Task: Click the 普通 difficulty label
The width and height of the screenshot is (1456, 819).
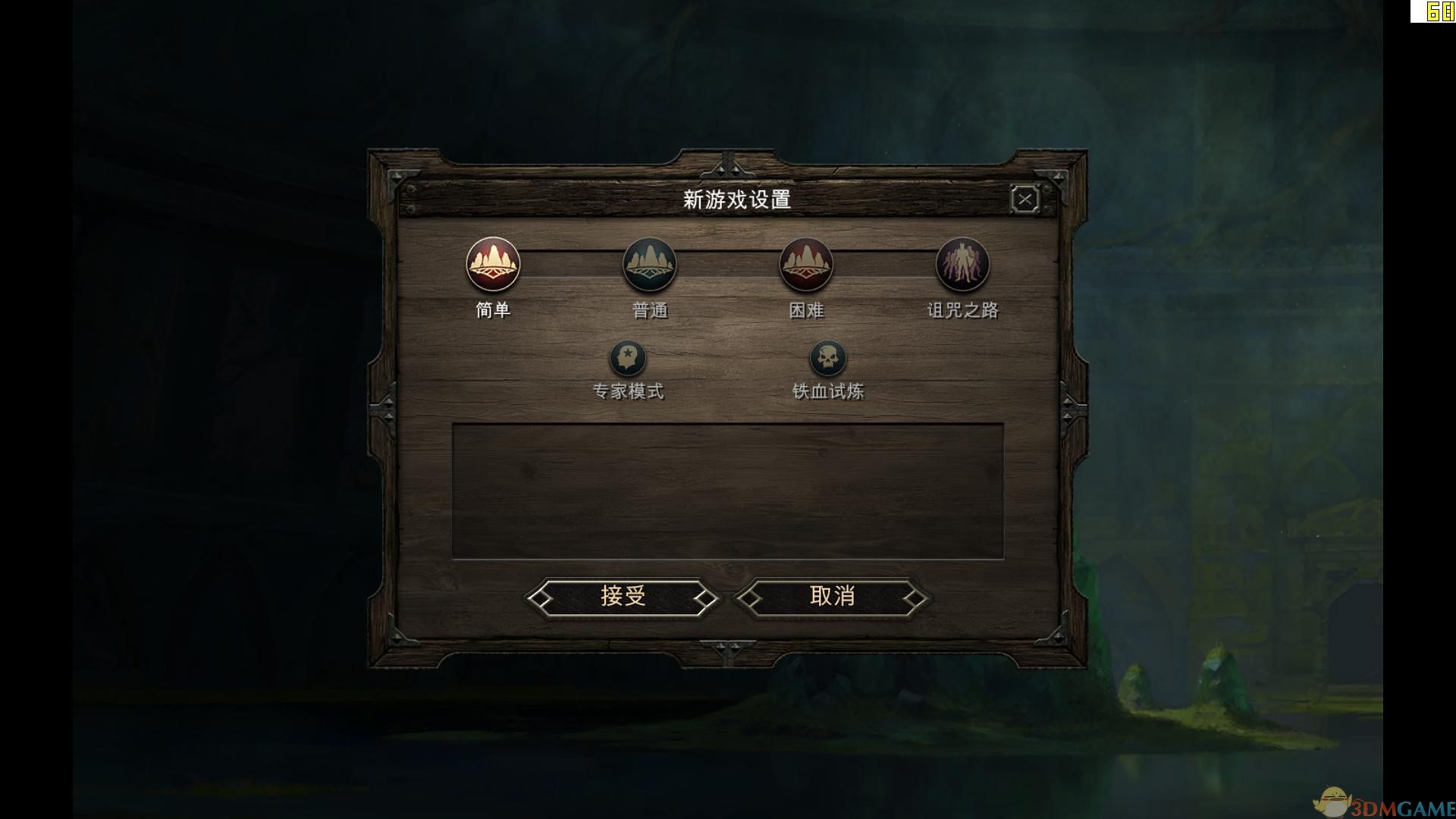Action: tap(651, 311)
